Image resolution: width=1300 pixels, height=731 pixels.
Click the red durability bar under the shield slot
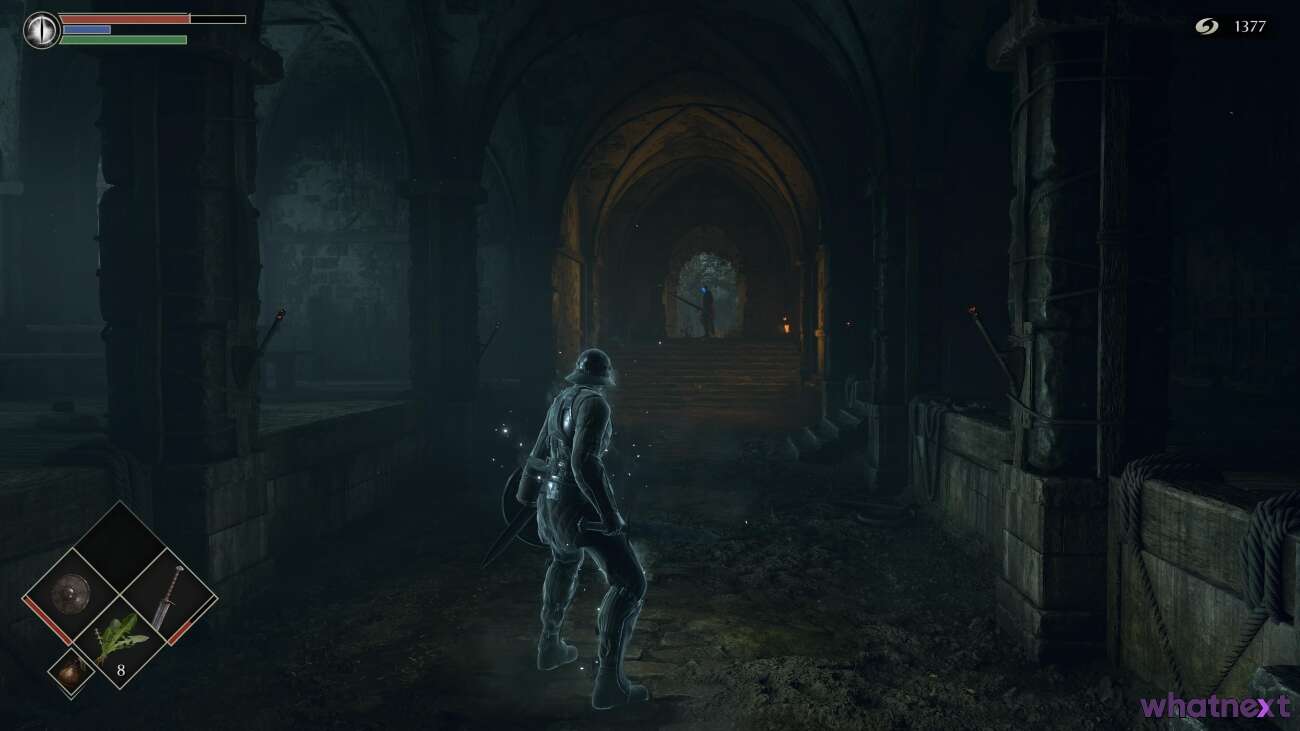pyautogui.click(x=47, y=618)
